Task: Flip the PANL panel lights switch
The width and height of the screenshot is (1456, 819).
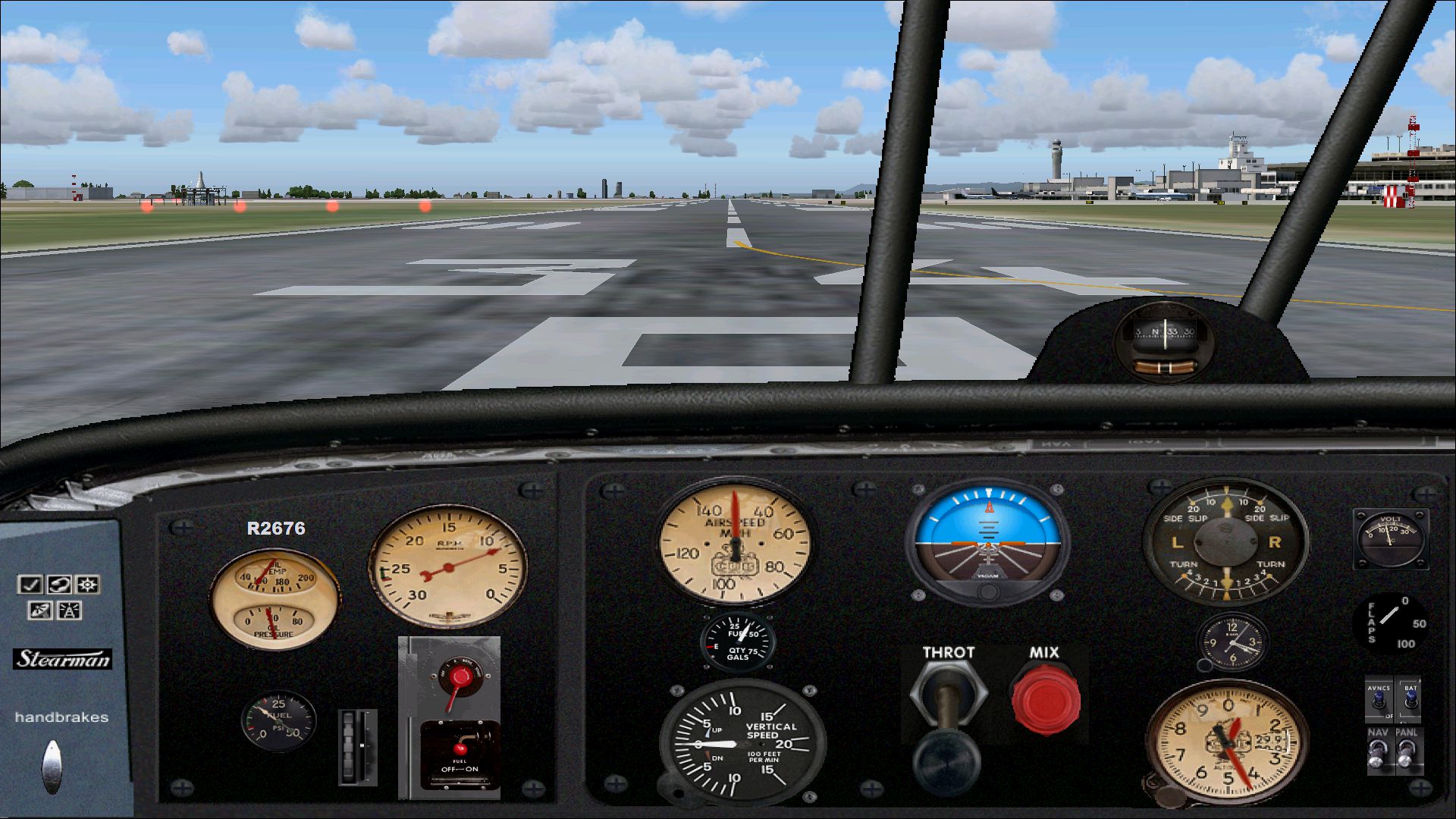Action: tap(1407, 753)
